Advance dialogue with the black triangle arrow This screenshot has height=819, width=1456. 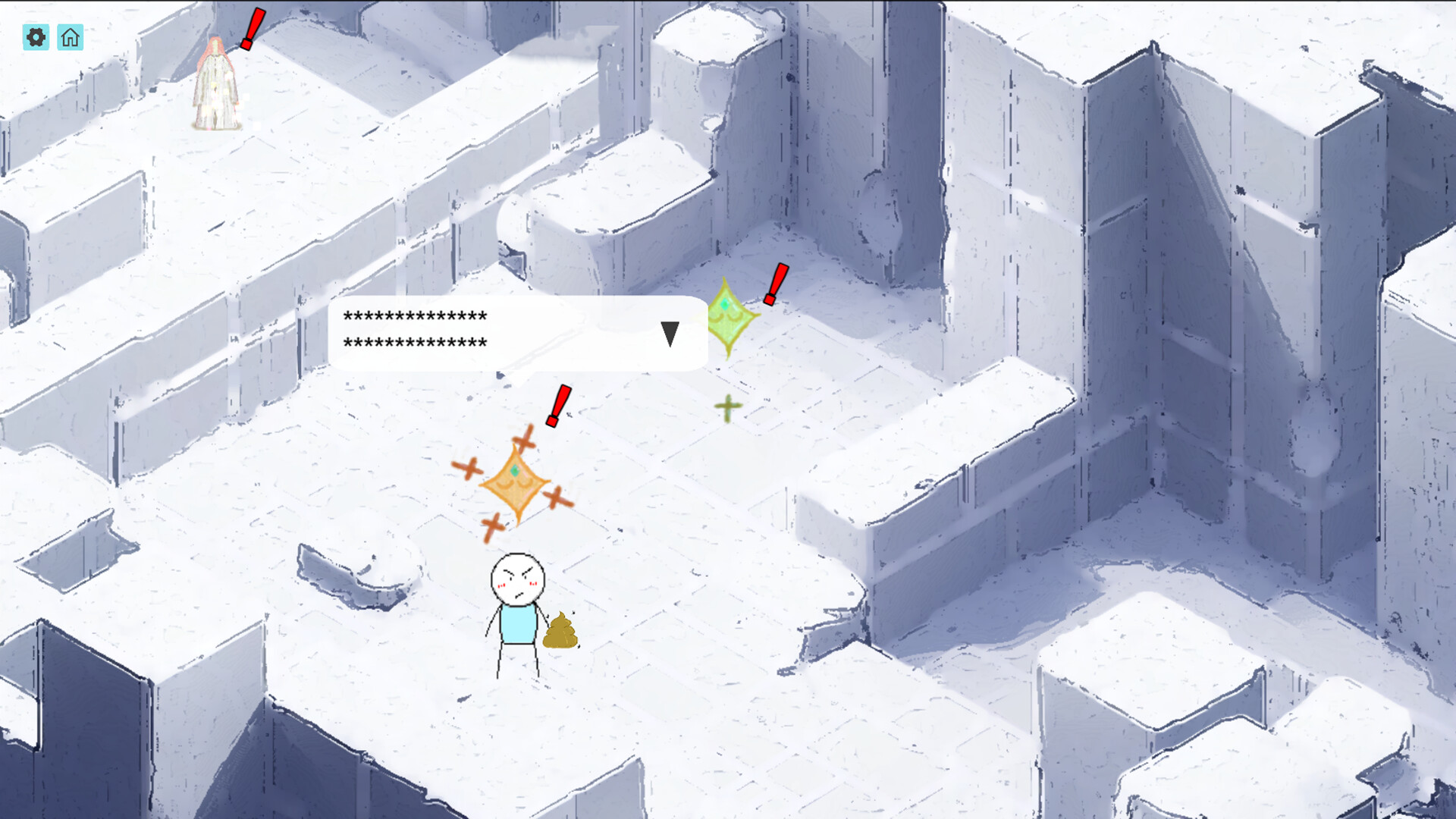click(x=670, y=332)
